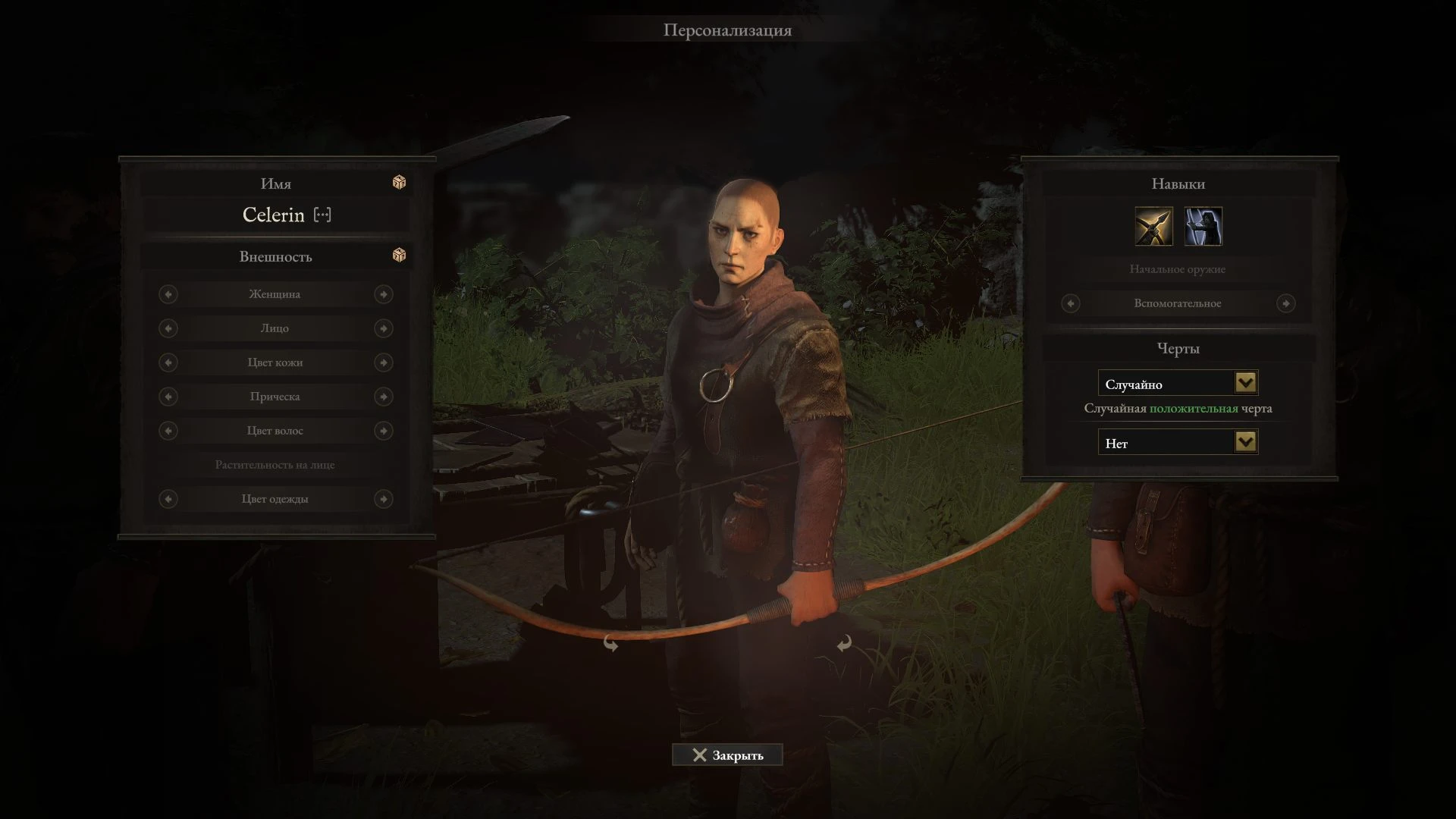
Task: Cycle clothing color forward on Цвет одежды
Action: pyautogui.click(x=384, y=499)
